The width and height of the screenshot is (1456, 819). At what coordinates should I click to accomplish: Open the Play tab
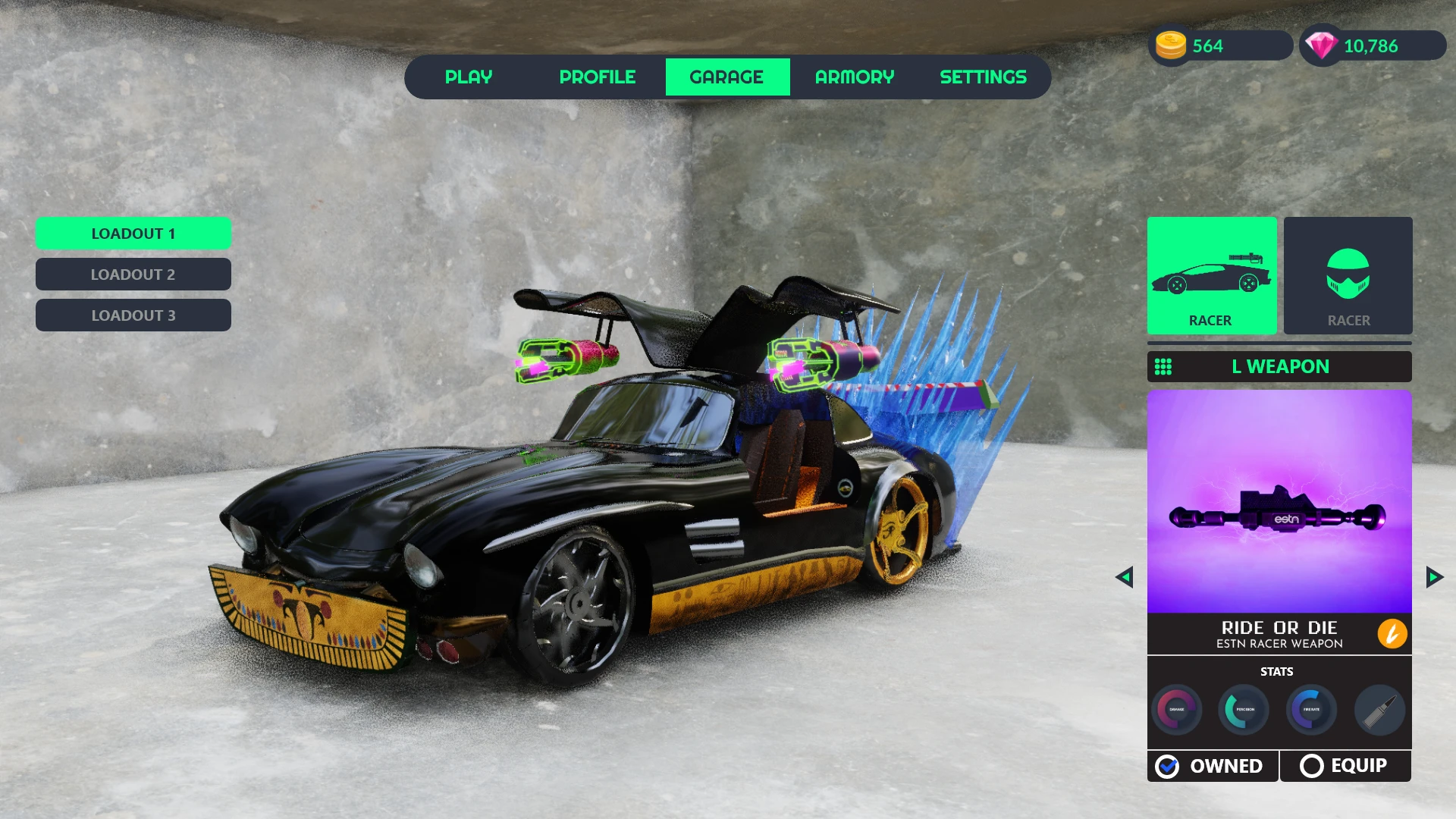tap(469, 77)
